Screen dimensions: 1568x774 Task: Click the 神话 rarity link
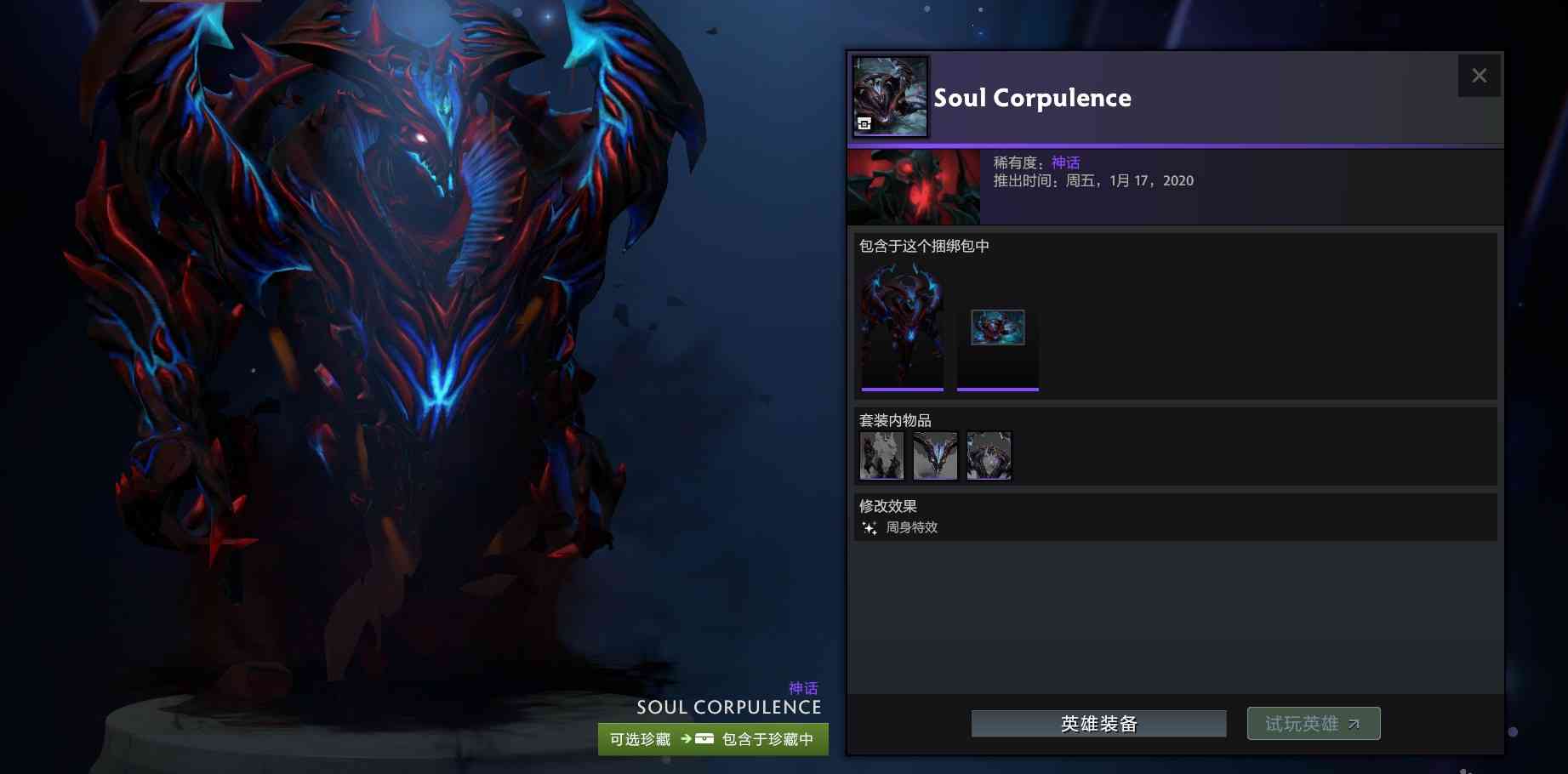pos(1065,162)
